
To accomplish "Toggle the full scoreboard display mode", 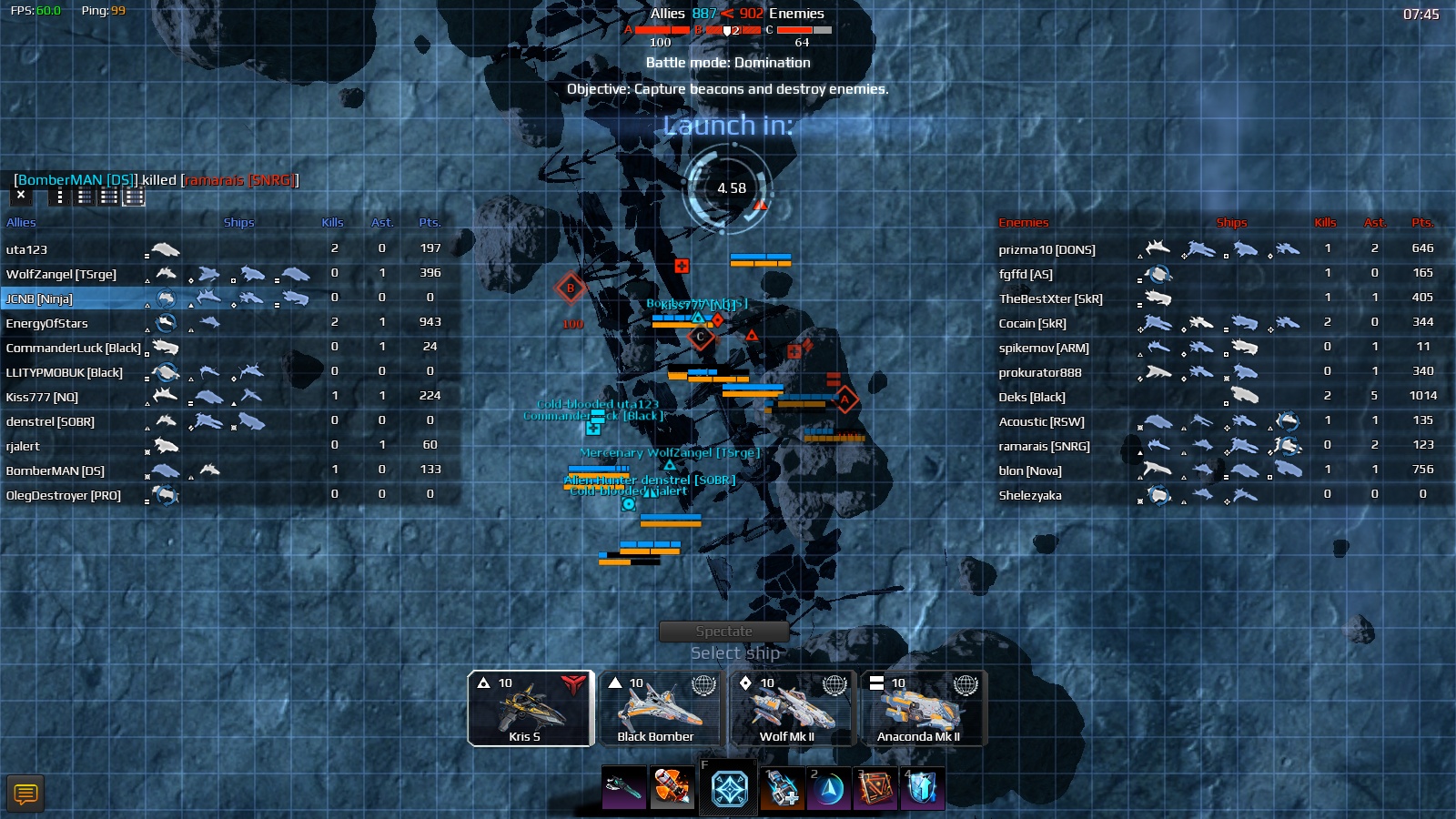I will pyautogui.click(x=107, y=197).
